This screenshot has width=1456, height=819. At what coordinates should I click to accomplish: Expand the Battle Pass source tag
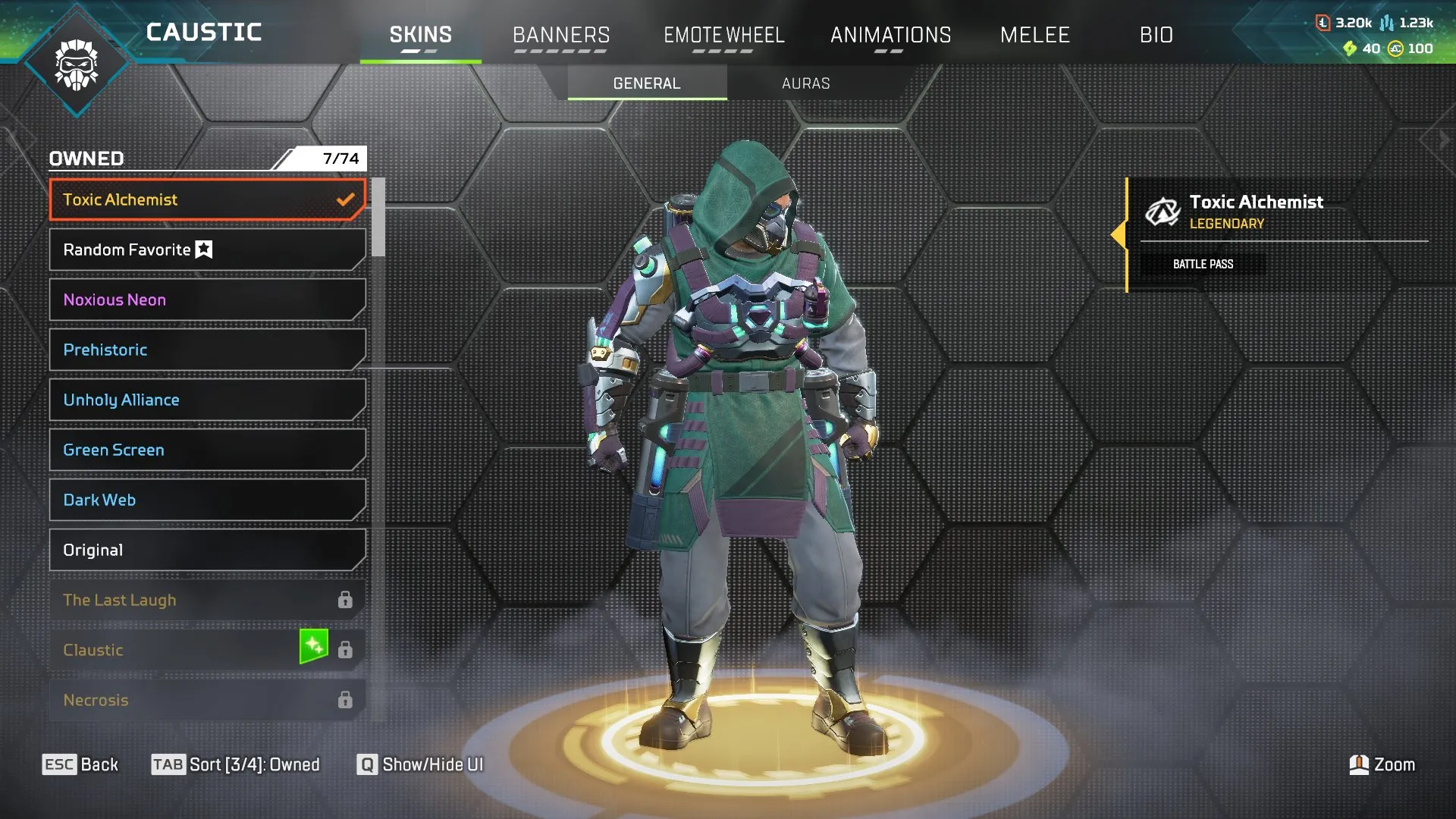(1203, 264)
